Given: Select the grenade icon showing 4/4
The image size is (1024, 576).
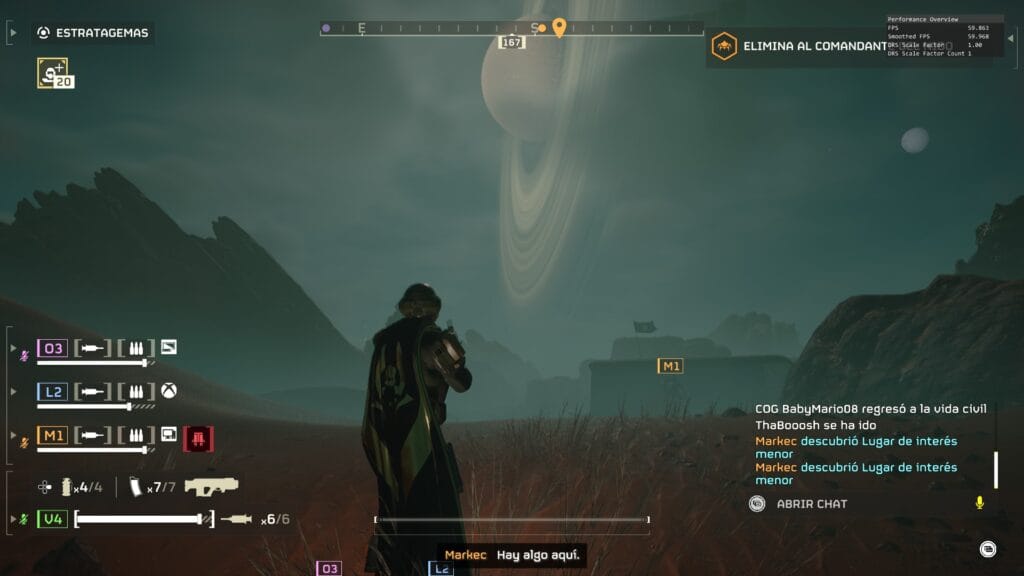Looking at the screenshot, I should tap(68, 487).
